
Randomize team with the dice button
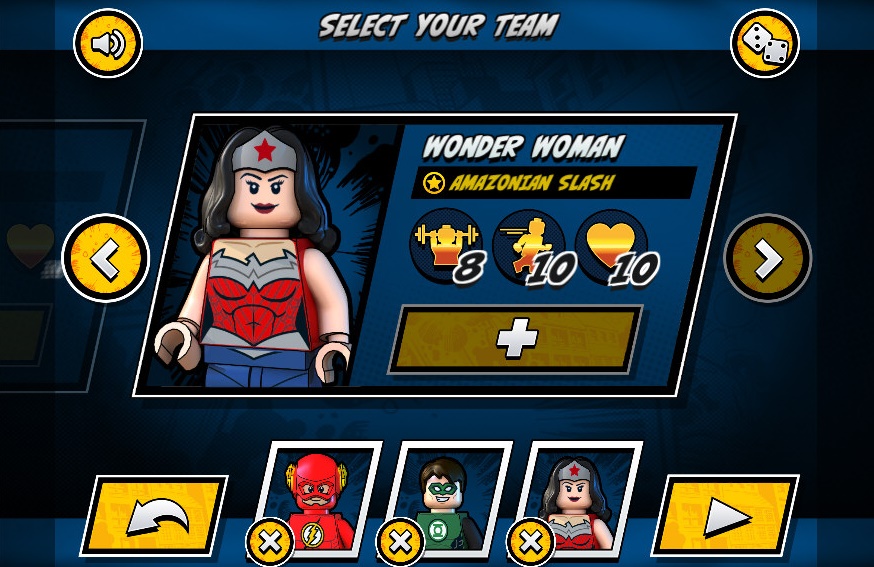pyautogui.click(x=764, y=43)
